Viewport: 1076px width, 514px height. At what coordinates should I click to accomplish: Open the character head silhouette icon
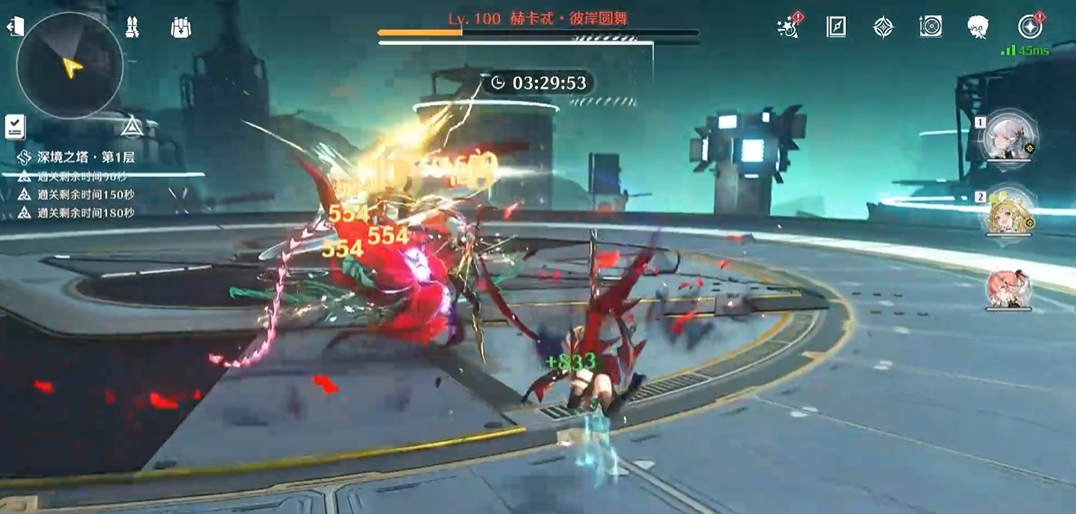978,27
